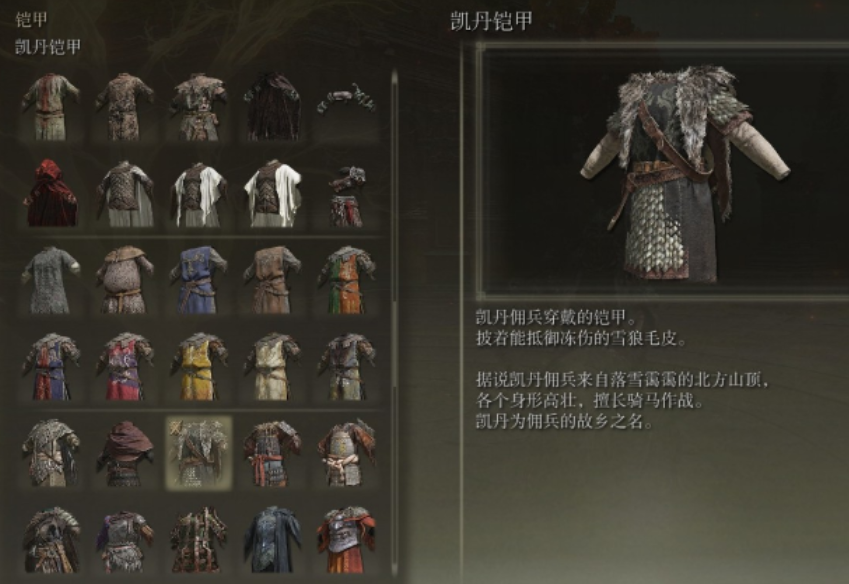Select the pink and red surcoat armor
Screen dimensions: 849x584
pos(125,366)
